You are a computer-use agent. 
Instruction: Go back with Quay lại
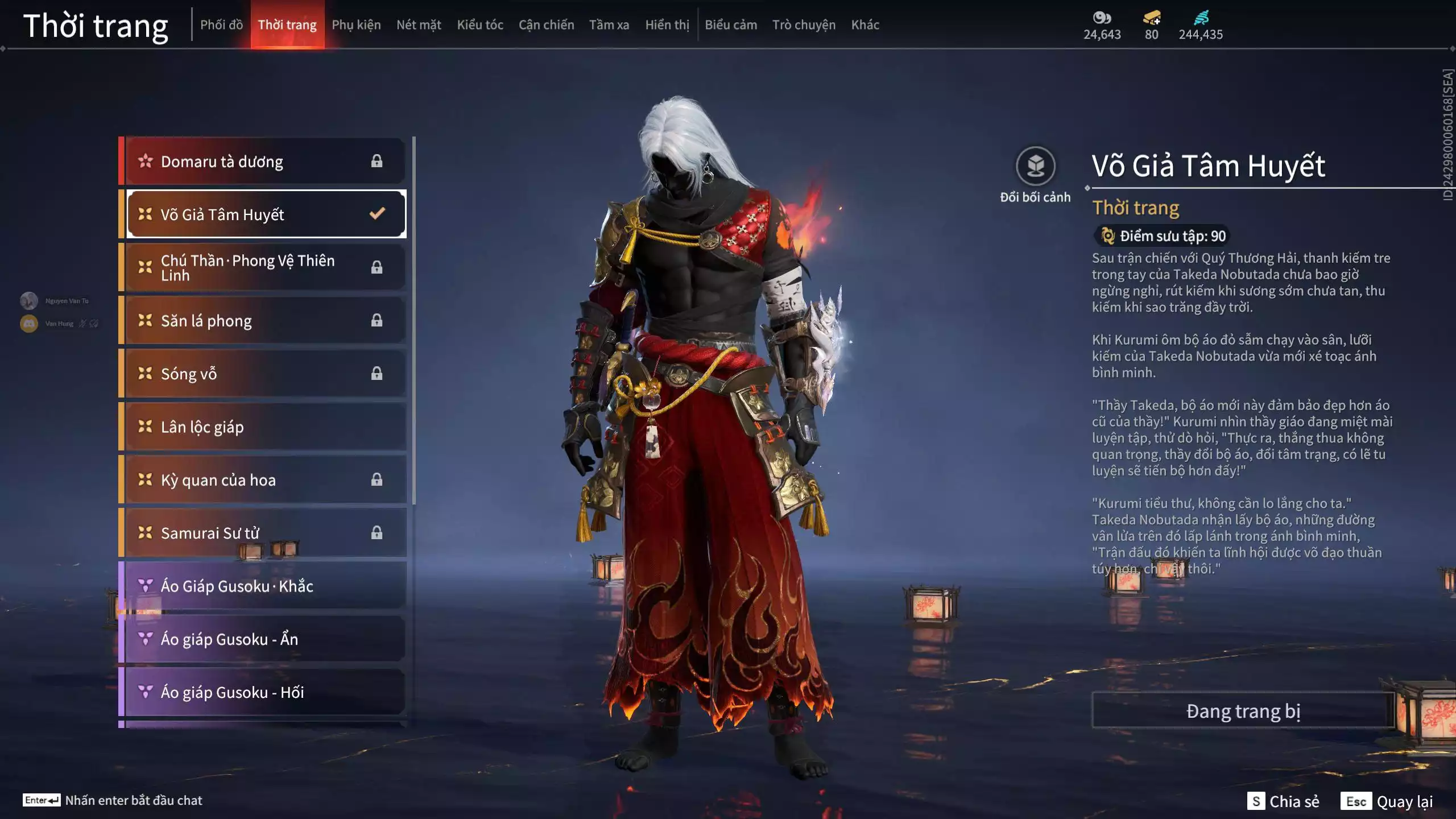1387,801
